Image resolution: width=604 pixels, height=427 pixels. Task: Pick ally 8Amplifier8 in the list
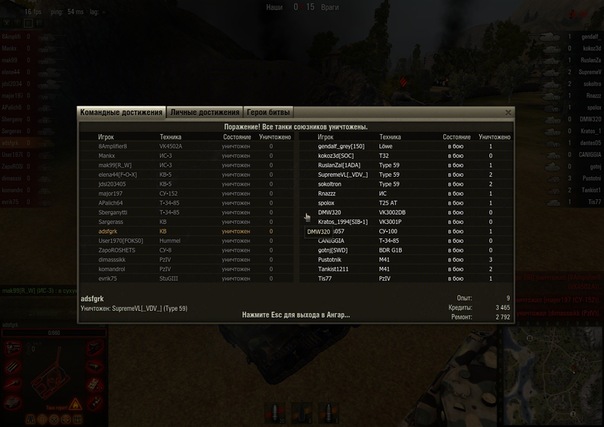117,146
